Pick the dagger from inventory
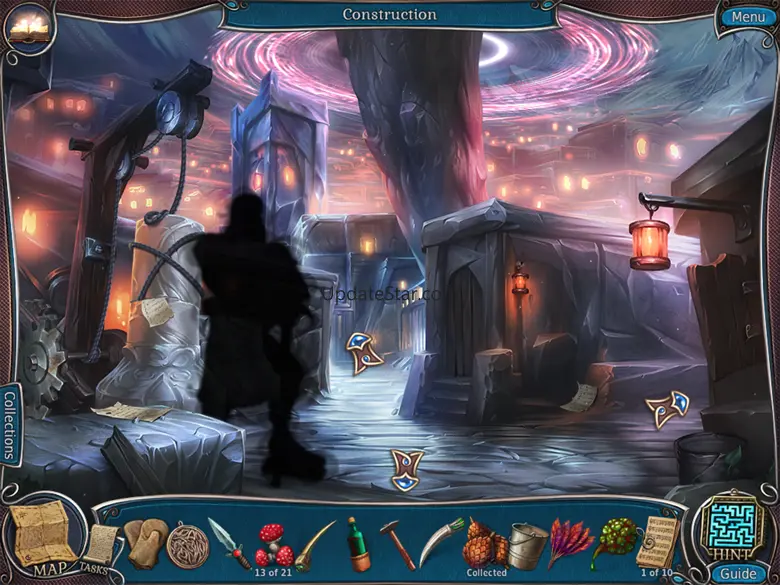The height and width of the screenshot is (585, 780). 226,541
